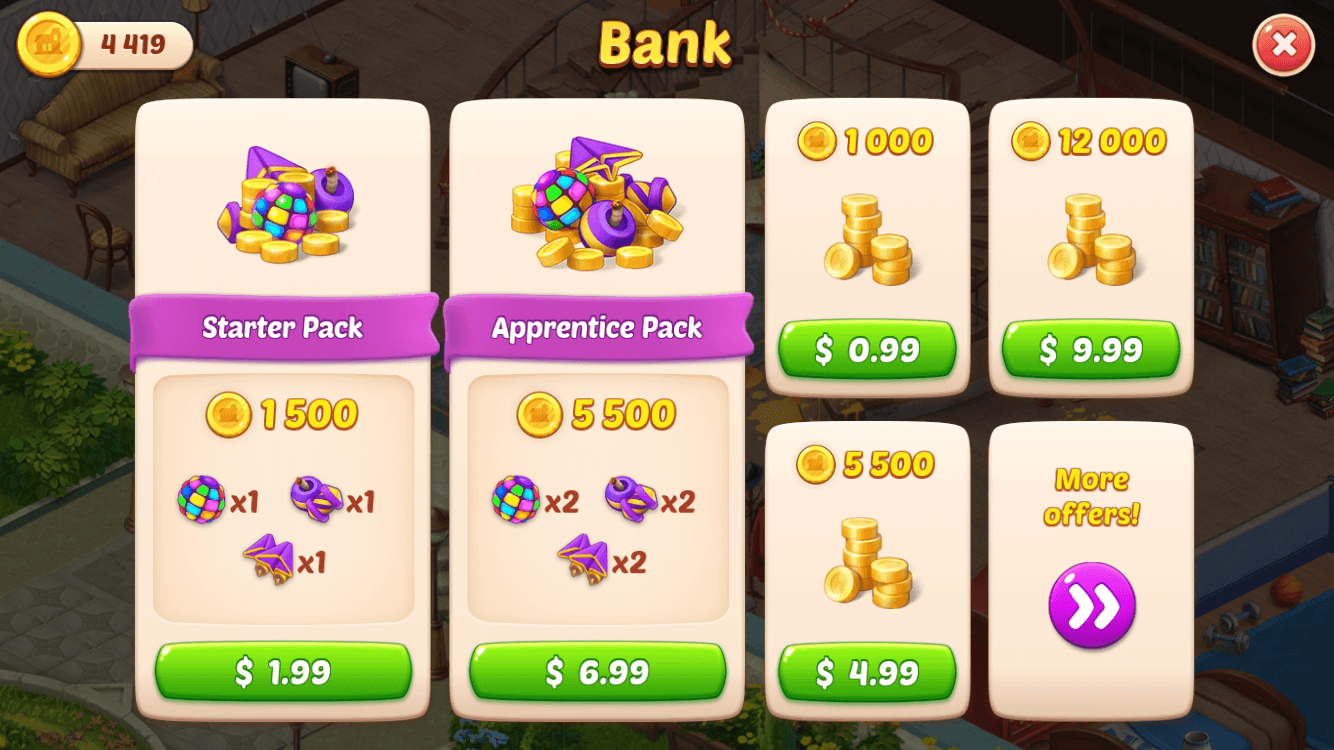Select the Apprentice Pack ribbon banner

[x=597, y=327]
